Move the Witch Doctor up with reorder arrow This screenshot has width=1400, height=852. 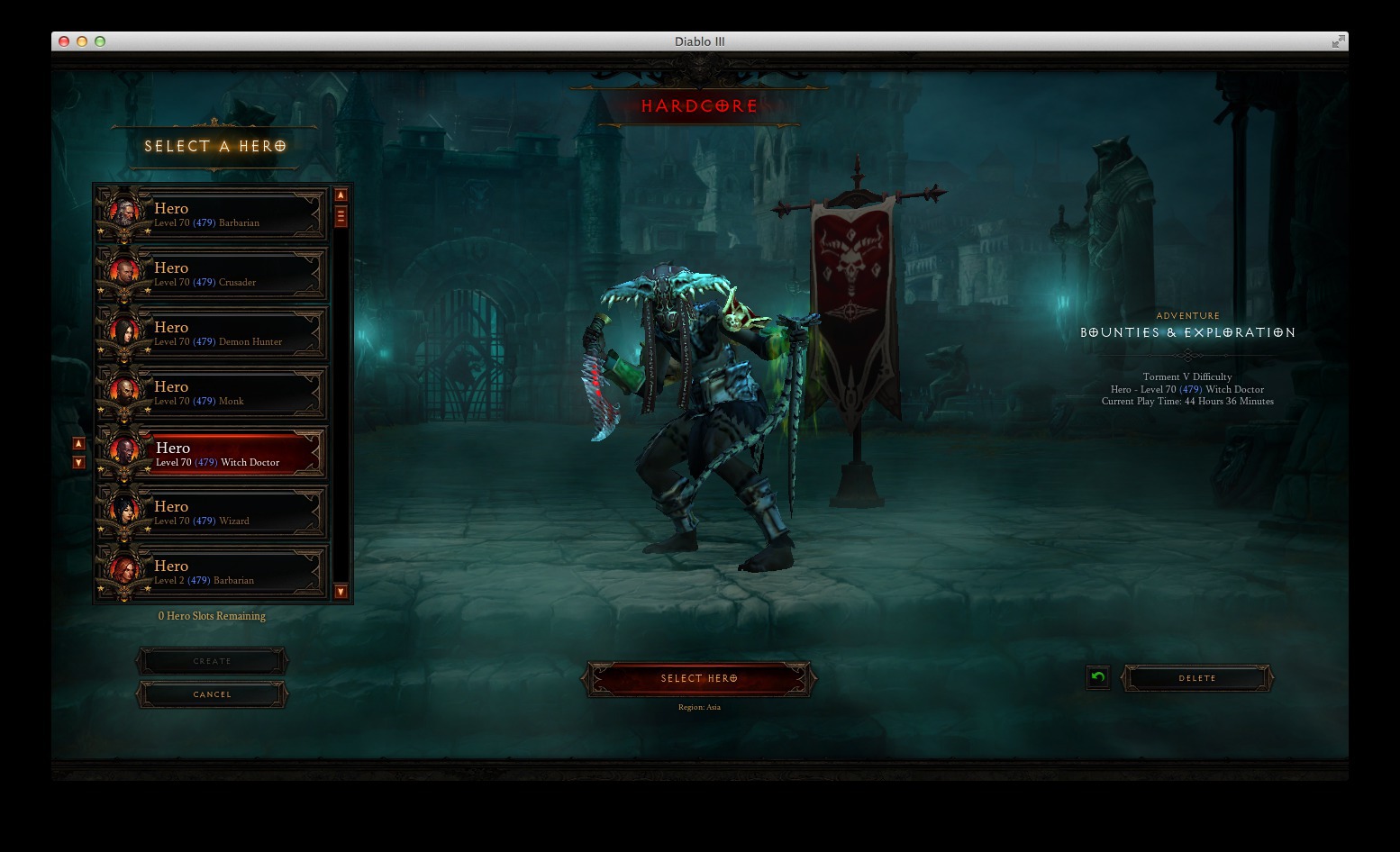pos(78,443)
